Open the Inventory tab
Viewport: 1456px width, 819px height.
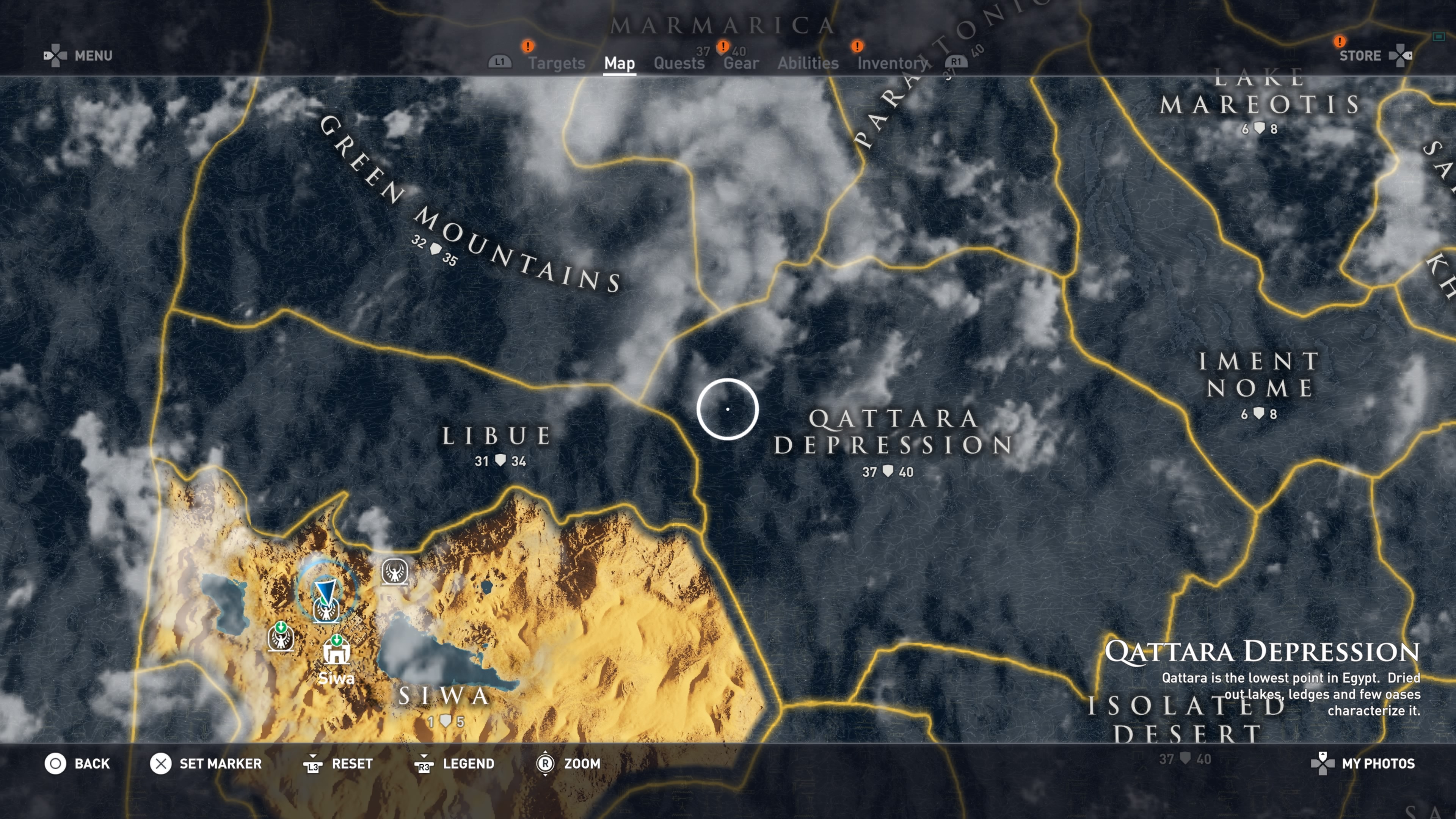coord(893,63)
